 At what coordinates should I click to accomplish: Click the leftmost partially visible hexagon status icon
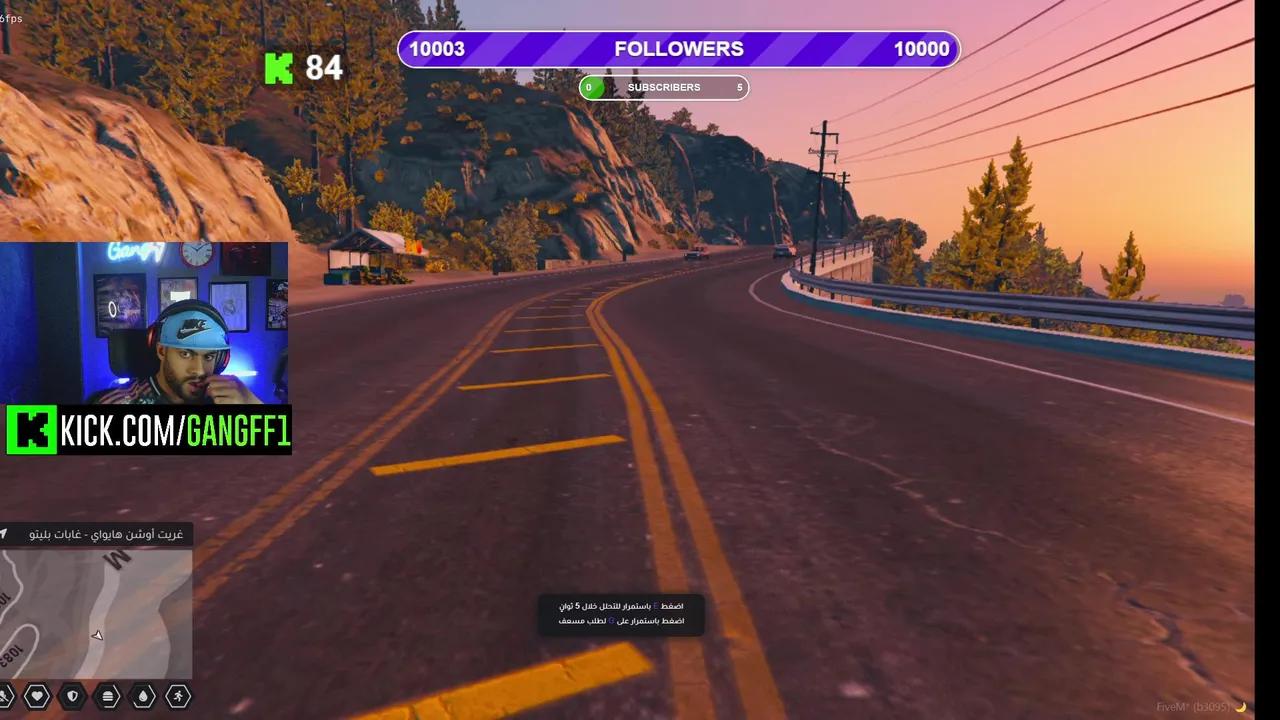(x=5, y=696)
